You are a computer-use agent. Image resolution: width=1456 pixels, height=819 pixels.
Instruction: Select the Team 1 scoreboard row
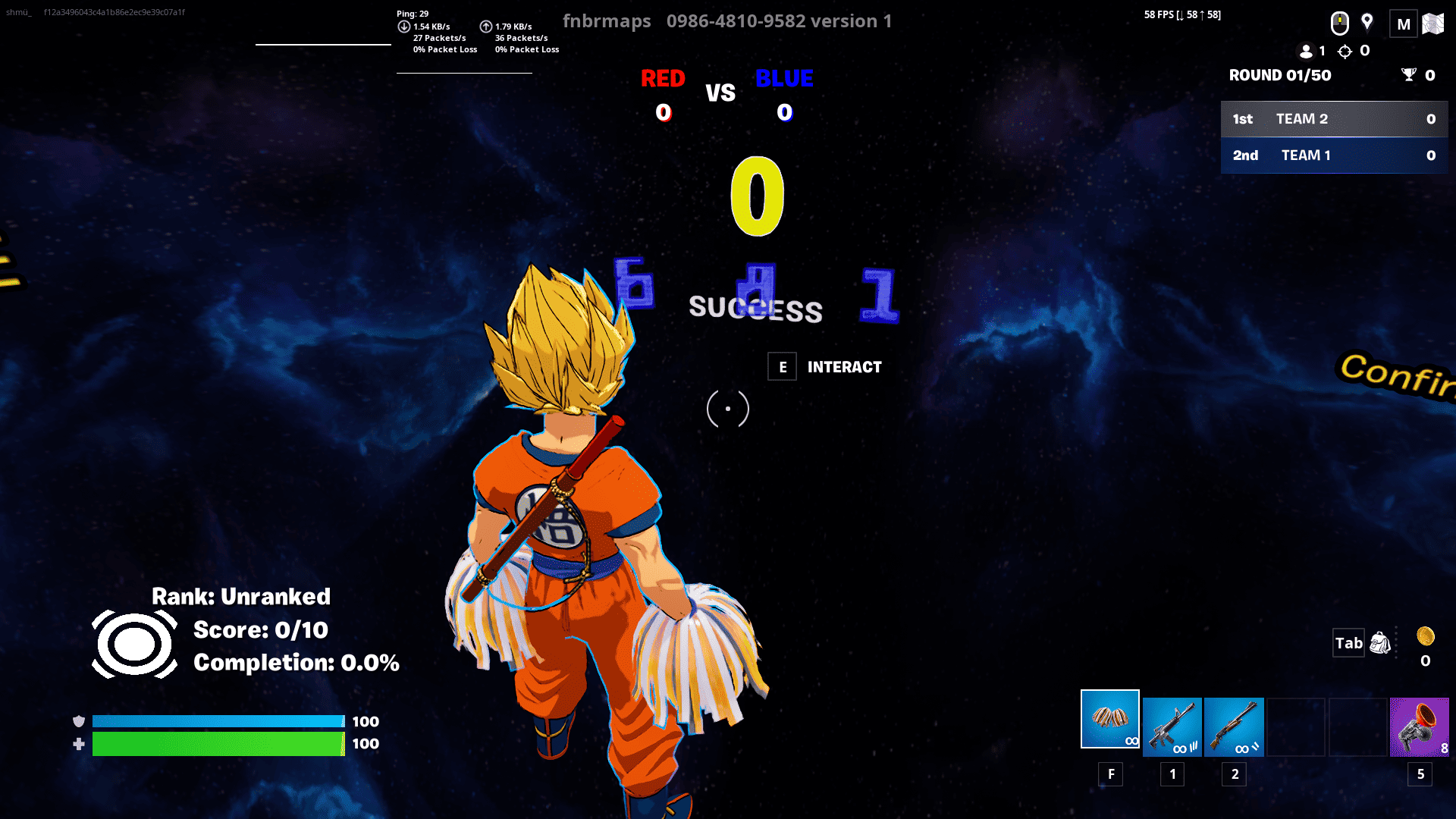(1334, 155)
